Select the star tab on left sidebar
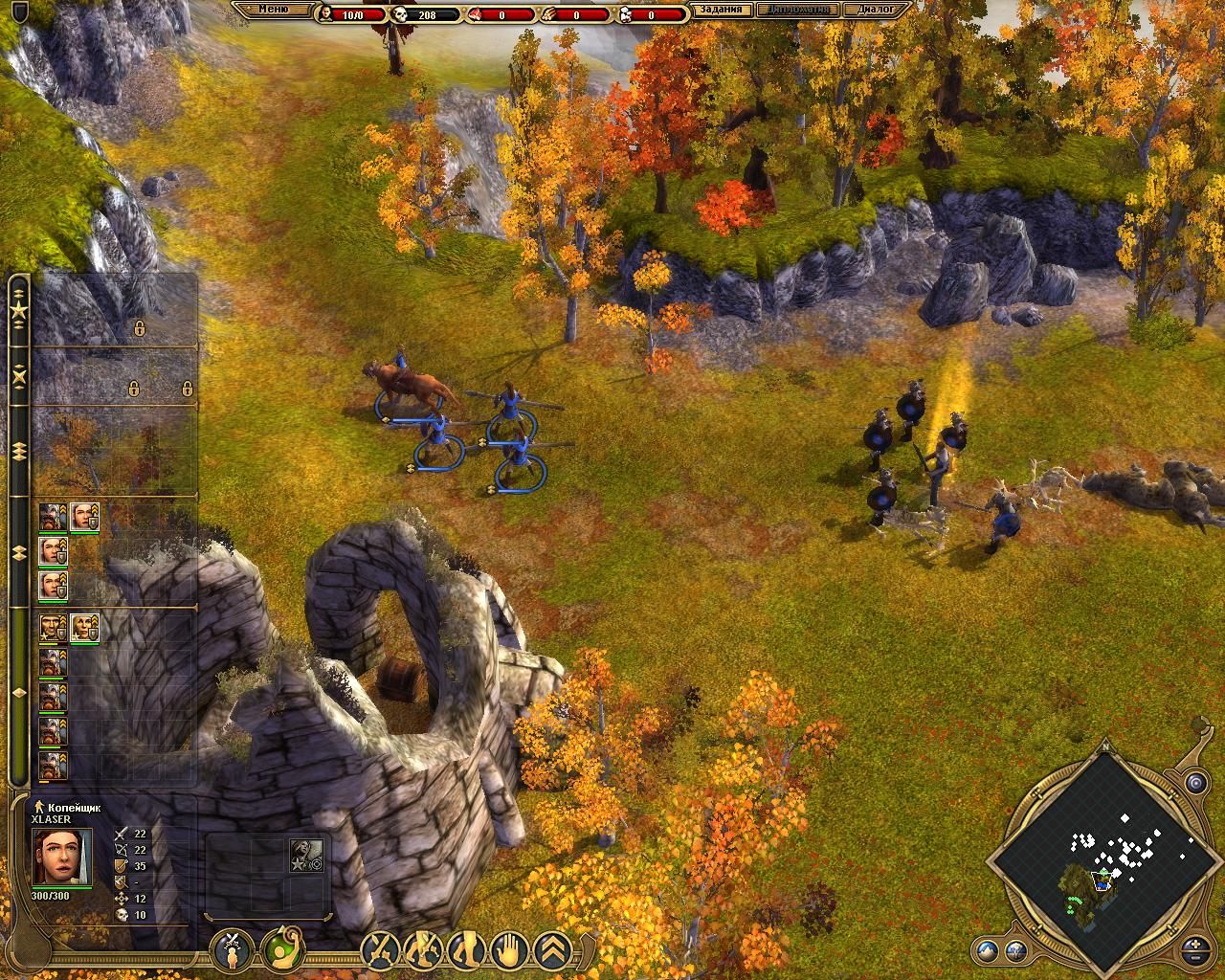This screenshot has height=980, width=1225. click(x=18, y=311)
